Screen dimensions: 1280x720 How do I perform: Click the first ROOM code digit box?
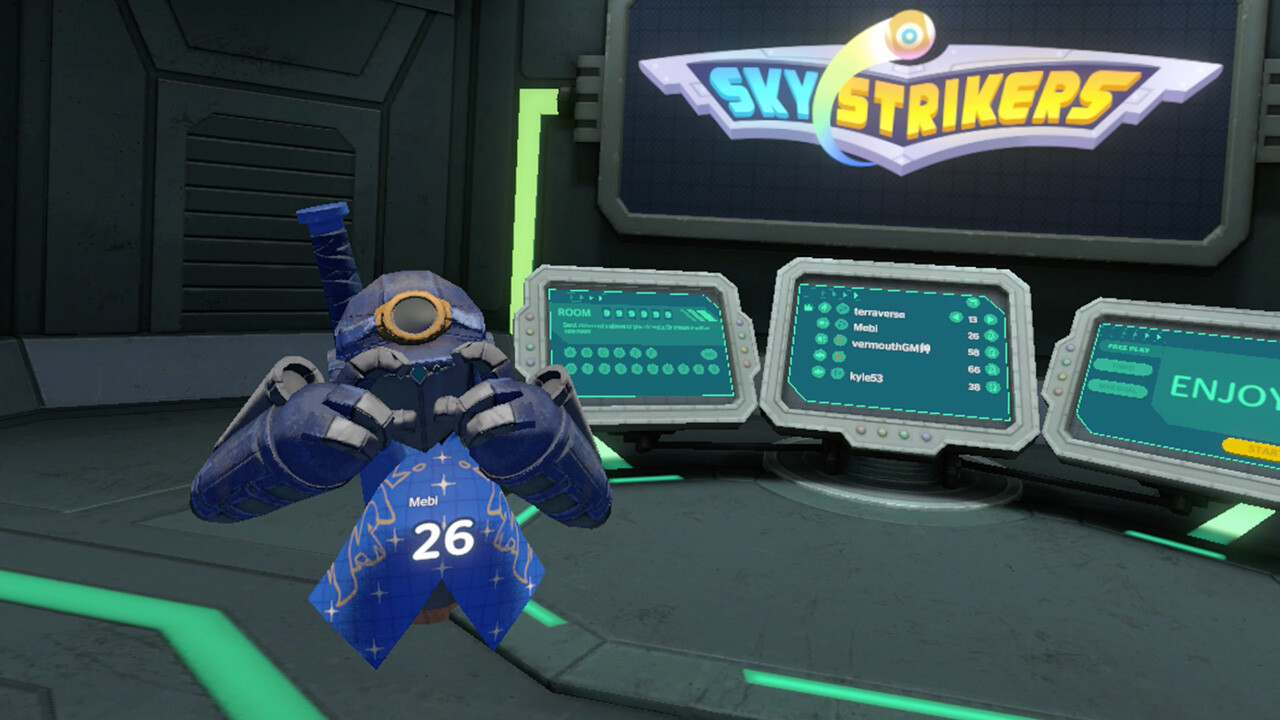(x=607, y=313)
